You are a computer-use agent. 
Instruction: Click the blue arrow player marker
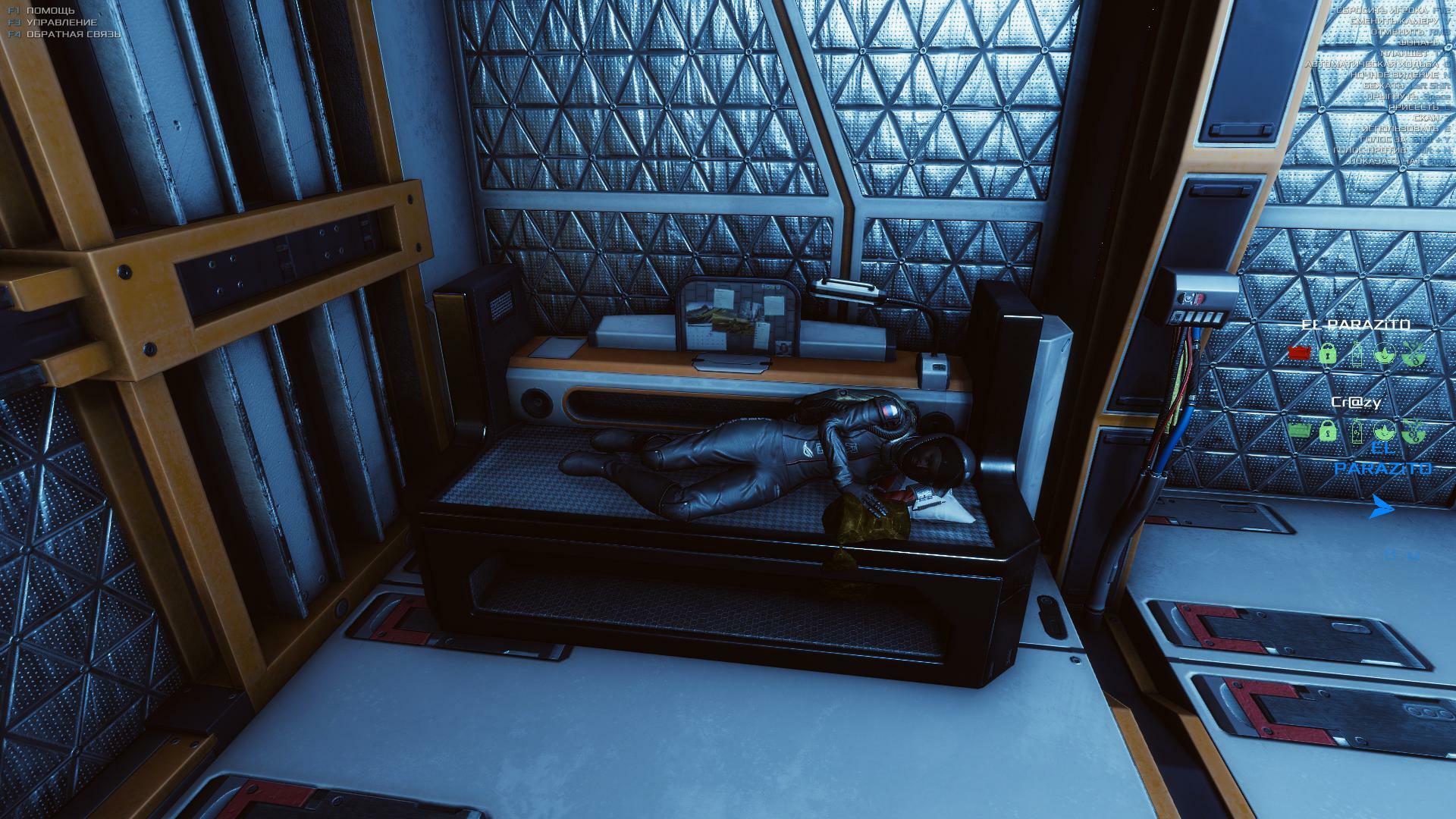pyautogui.click(x=1382, y=508)
